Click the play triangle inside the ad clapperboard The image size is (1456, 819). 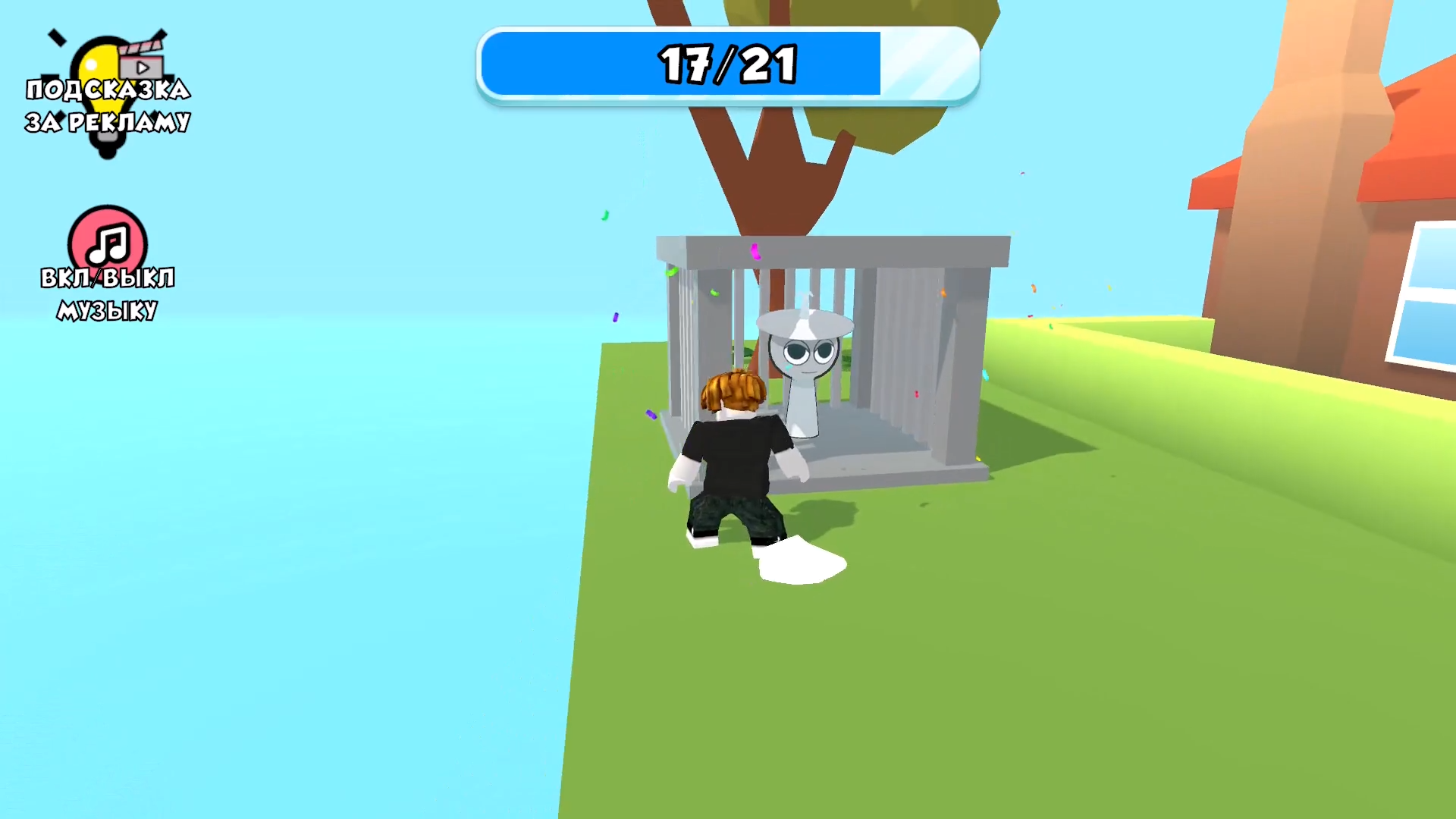(x=144, y=67)
